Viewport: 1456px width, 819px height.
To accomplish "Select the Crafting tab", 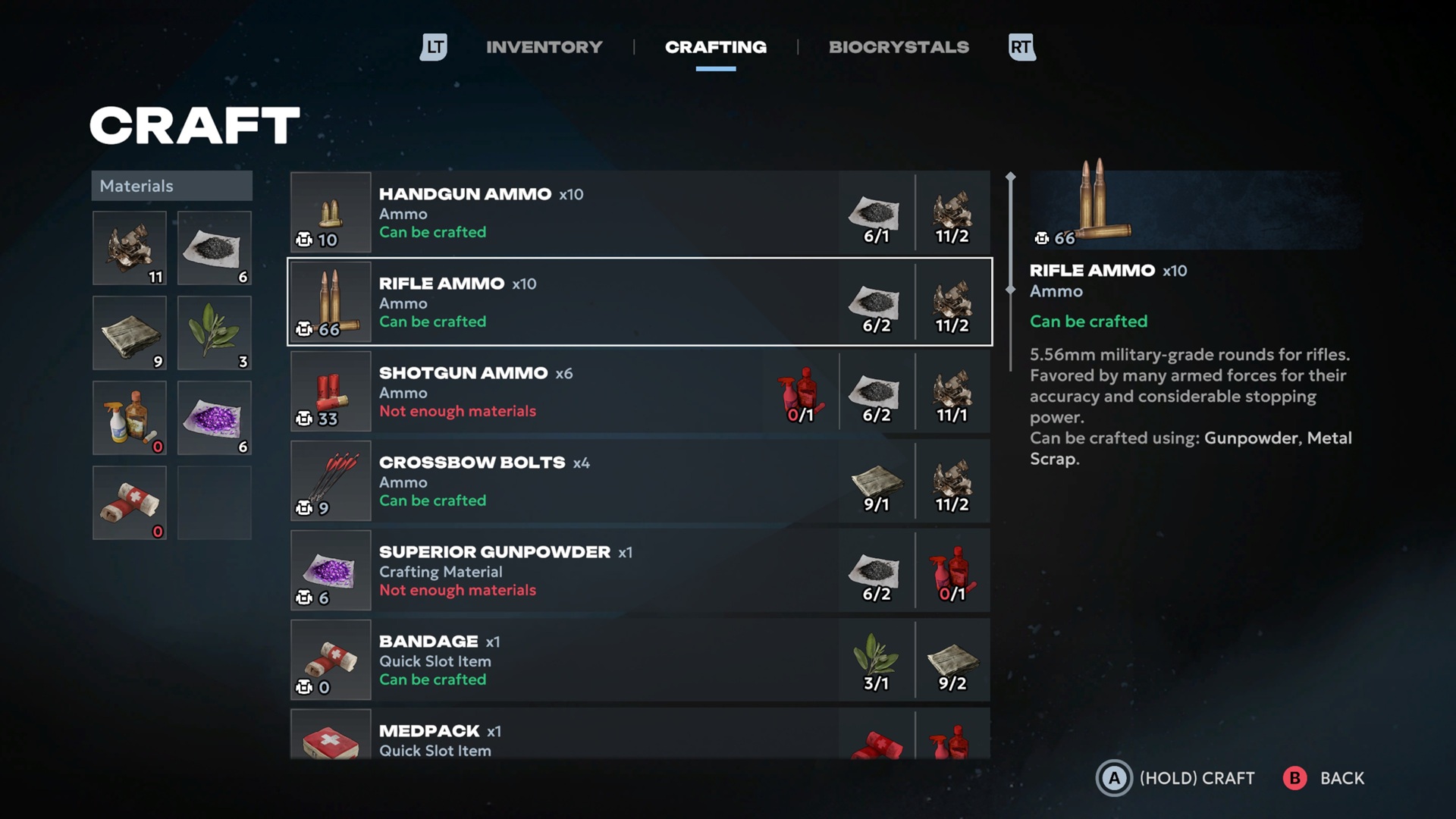I will pyautogui.click(x=715, y=47).
